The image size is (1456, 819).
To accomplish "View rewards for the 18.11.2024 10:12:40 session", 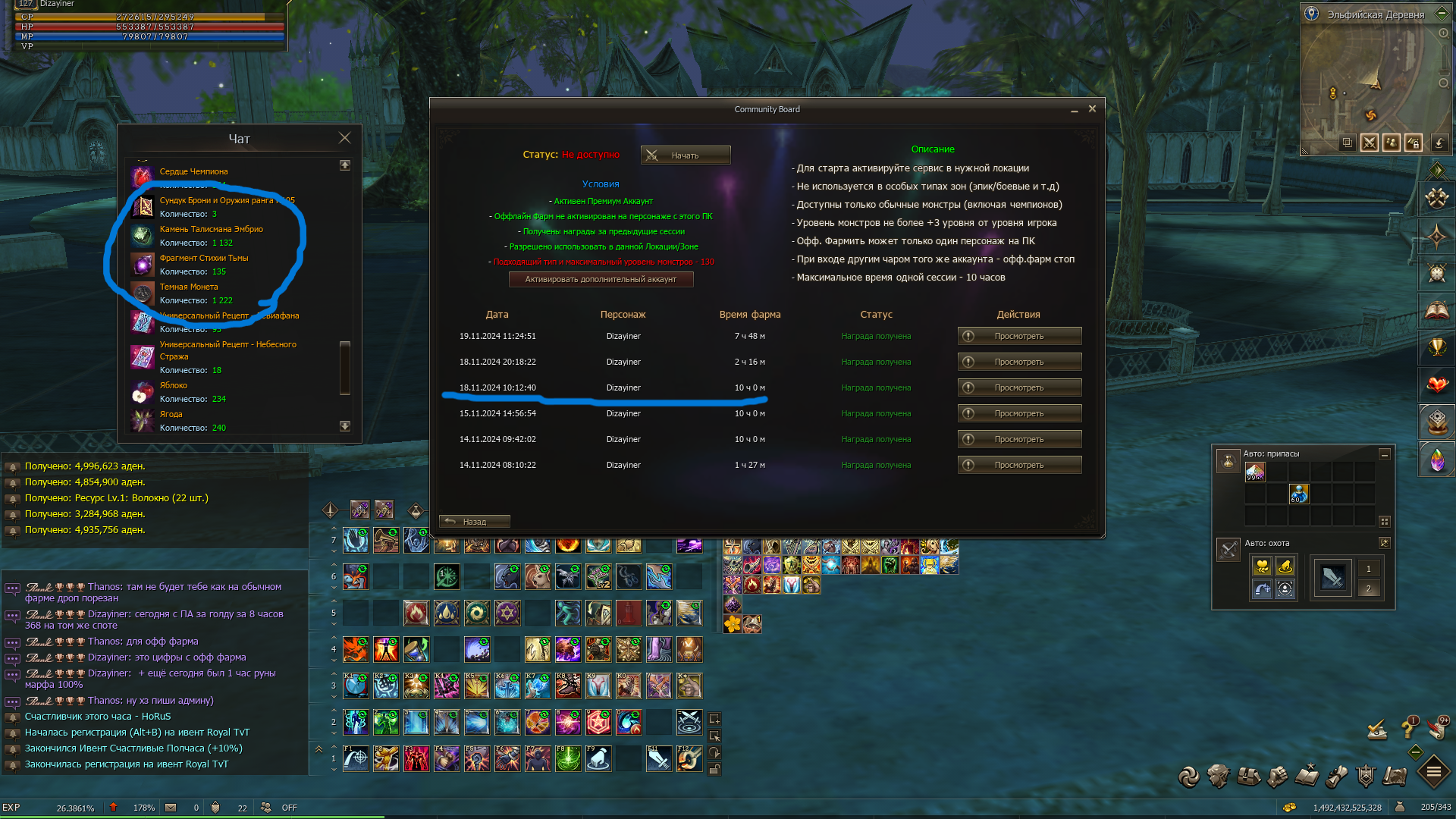I will pos(1018,388).
